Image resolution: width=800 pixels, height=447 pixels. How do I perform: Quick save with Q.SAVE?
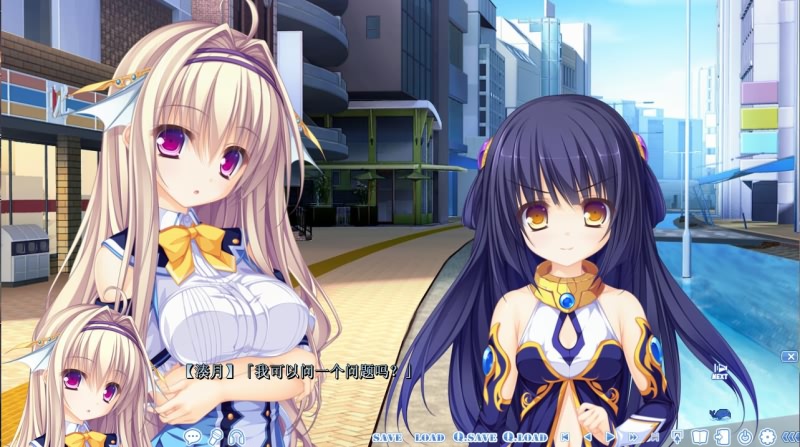(473, 437)
